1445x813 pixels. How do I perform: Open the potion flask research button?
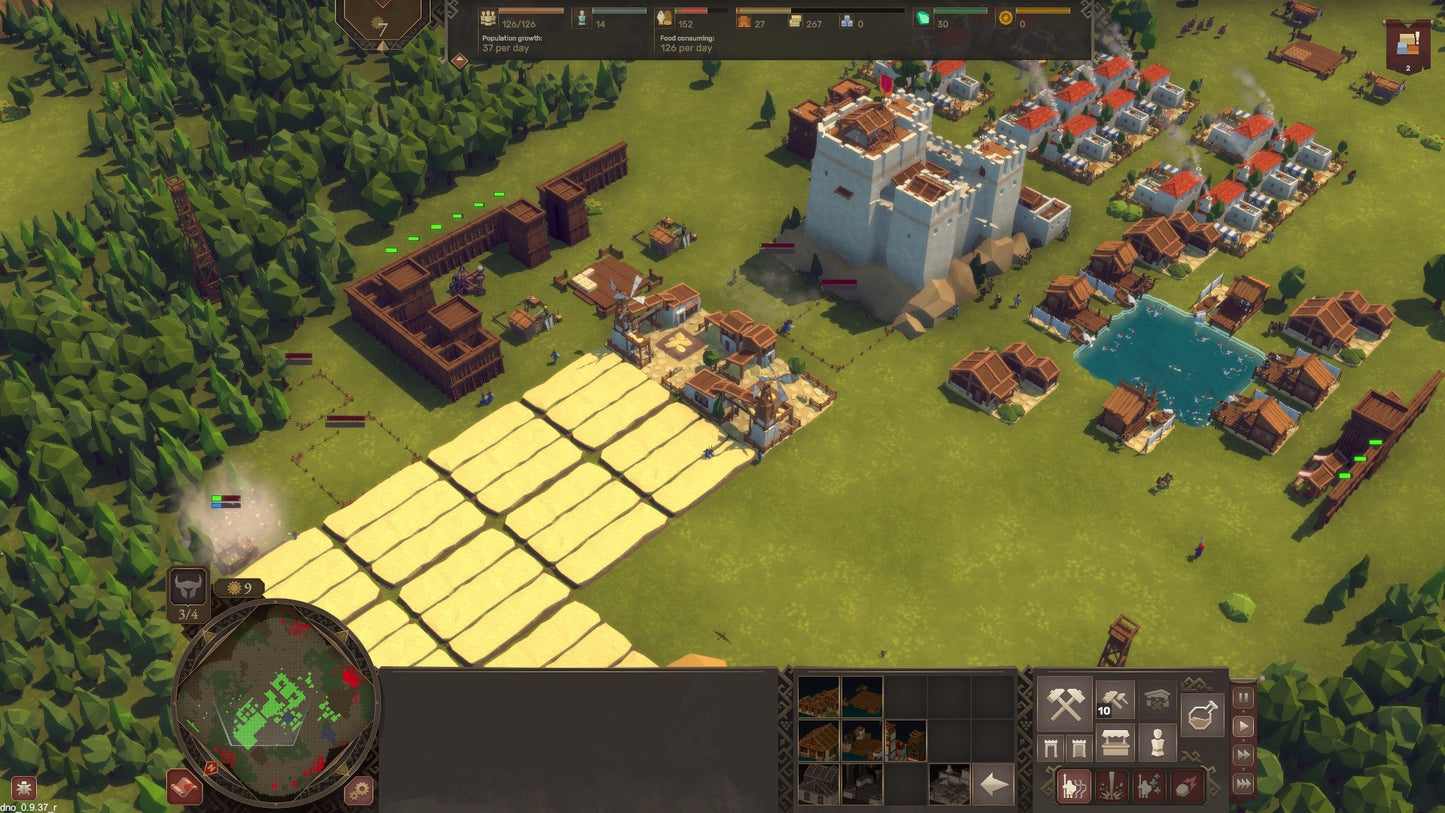(1201, 715)
